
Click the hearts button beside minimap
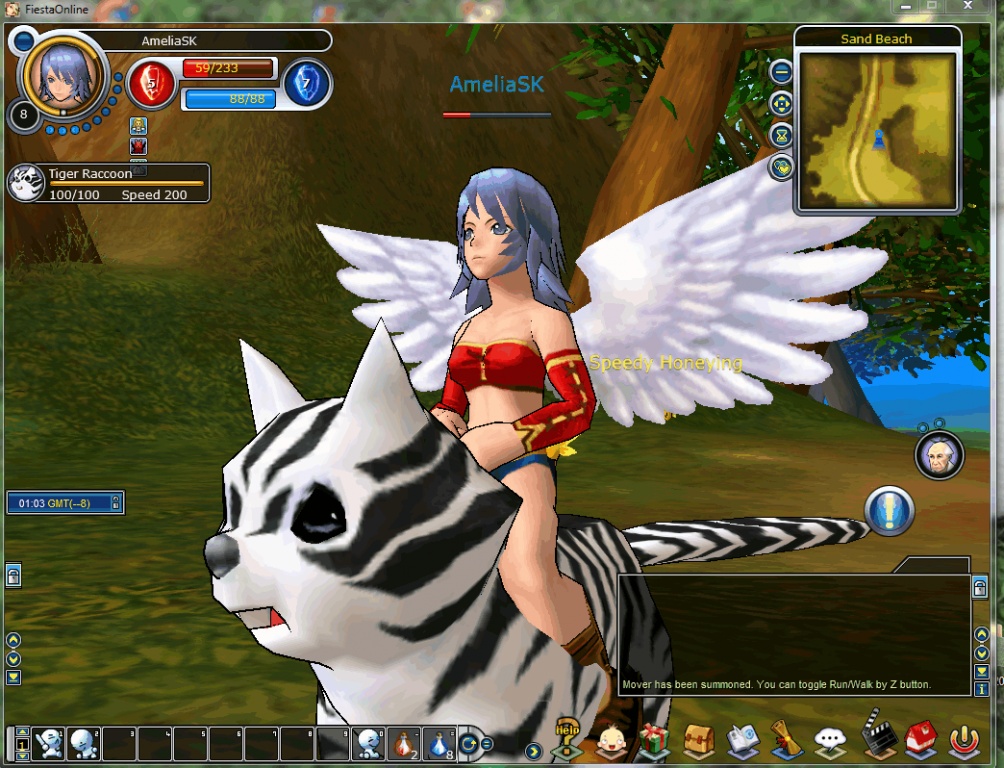781,167
